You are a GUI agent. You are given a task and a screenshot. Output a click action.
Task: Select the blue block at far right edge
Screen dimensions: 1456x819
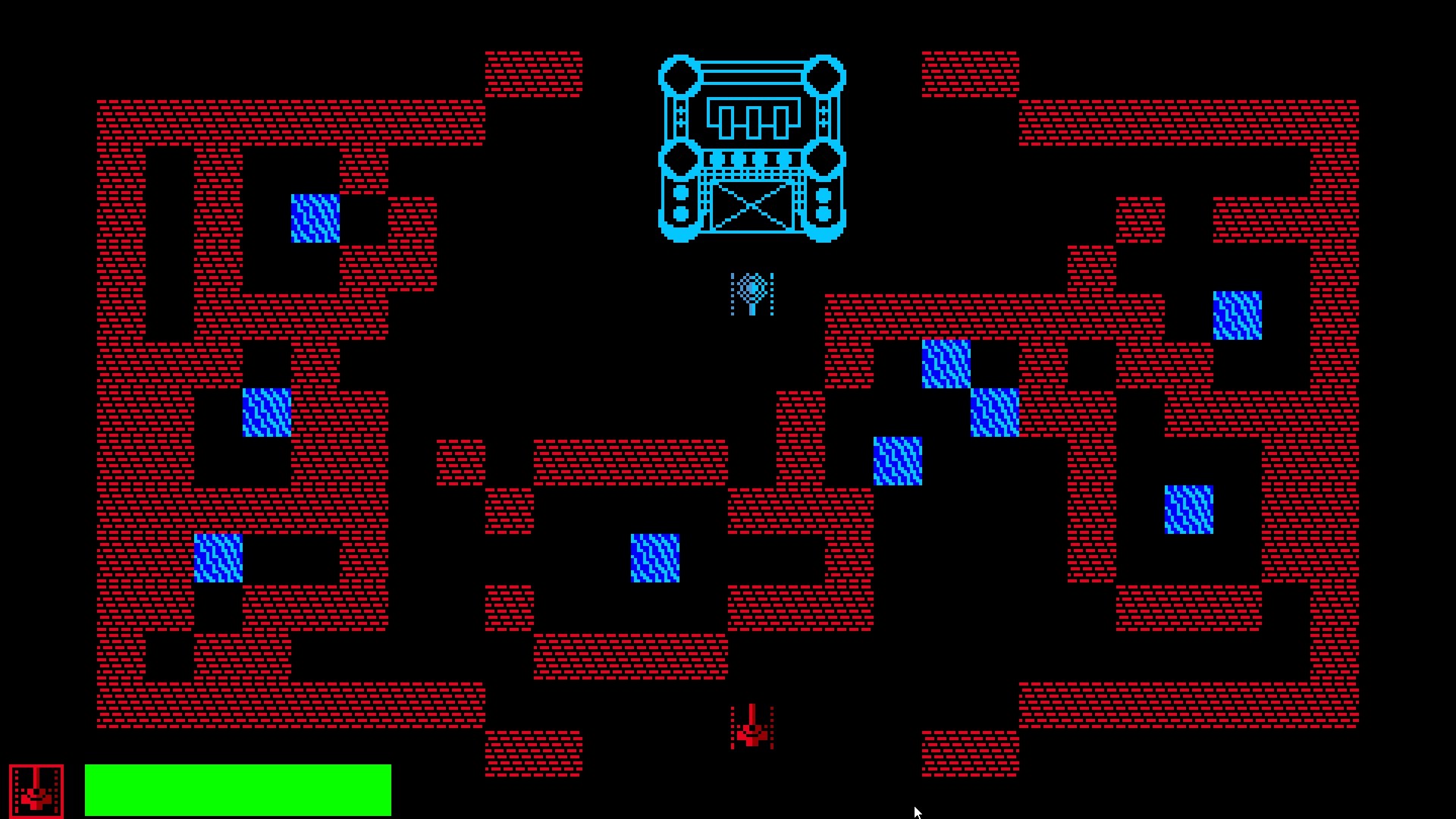[x=1238, y=316]
